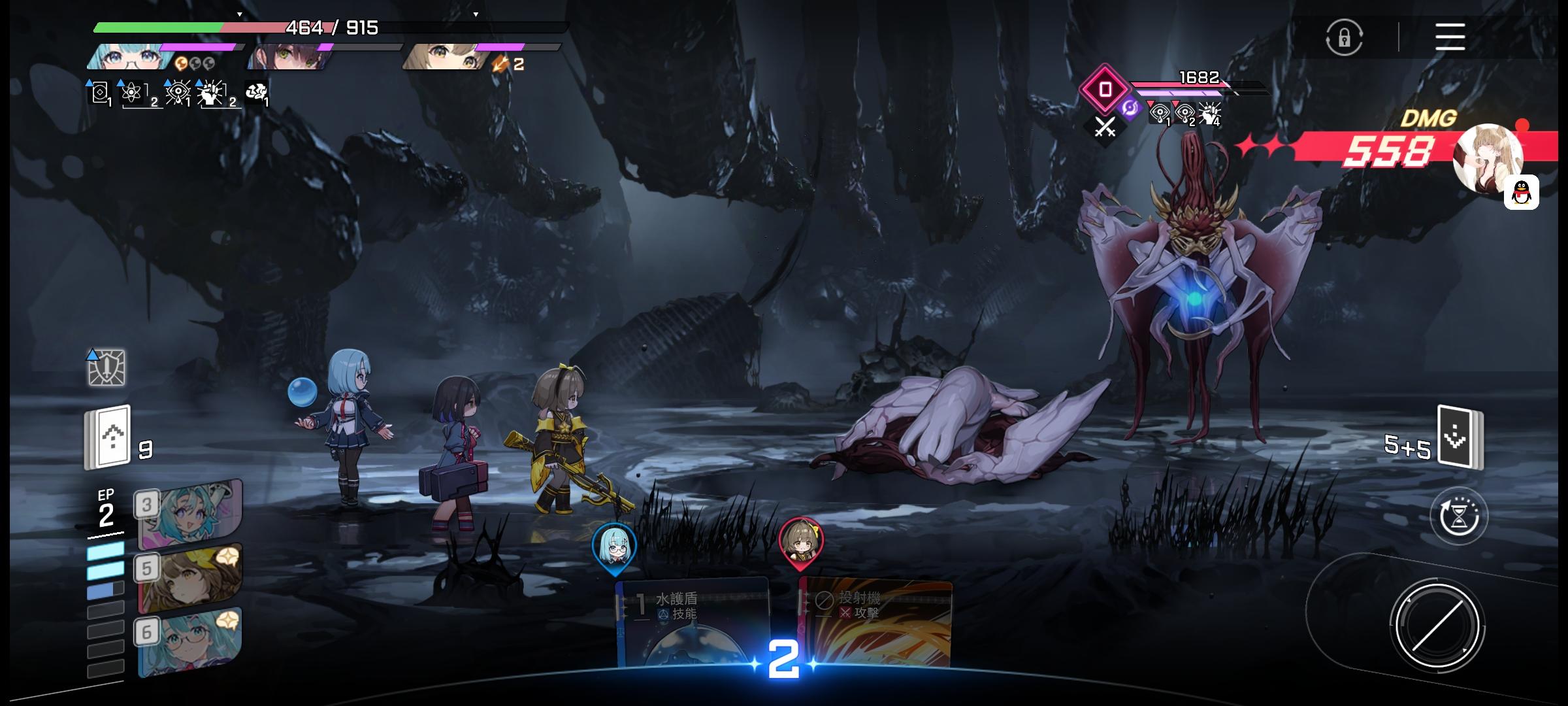
Task: Open the DMG ranking player avatar
Action: [x=1486, y=157]
